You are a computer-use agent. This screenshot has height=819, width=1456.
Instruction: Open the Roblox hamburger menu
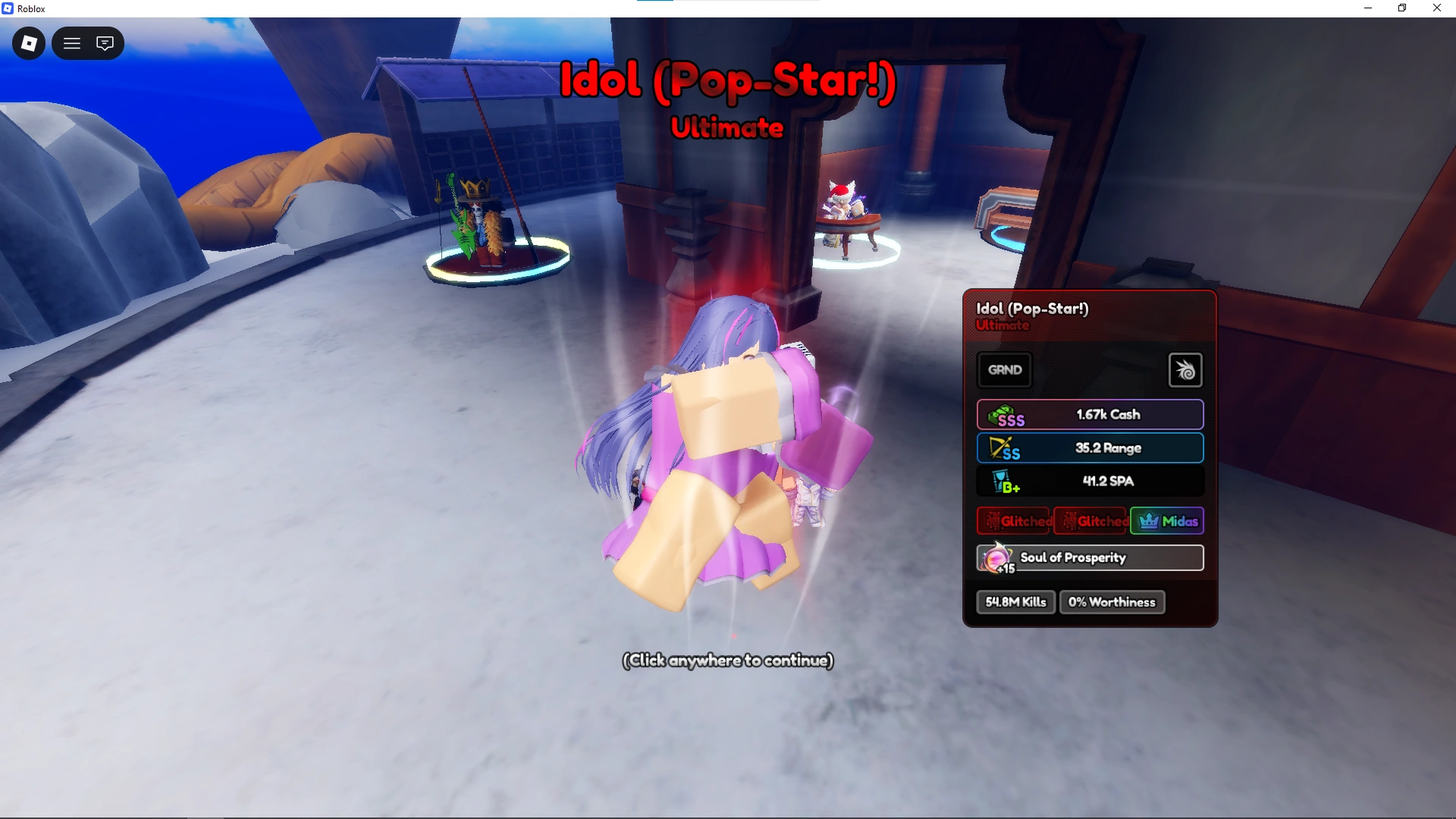(71, 43)
